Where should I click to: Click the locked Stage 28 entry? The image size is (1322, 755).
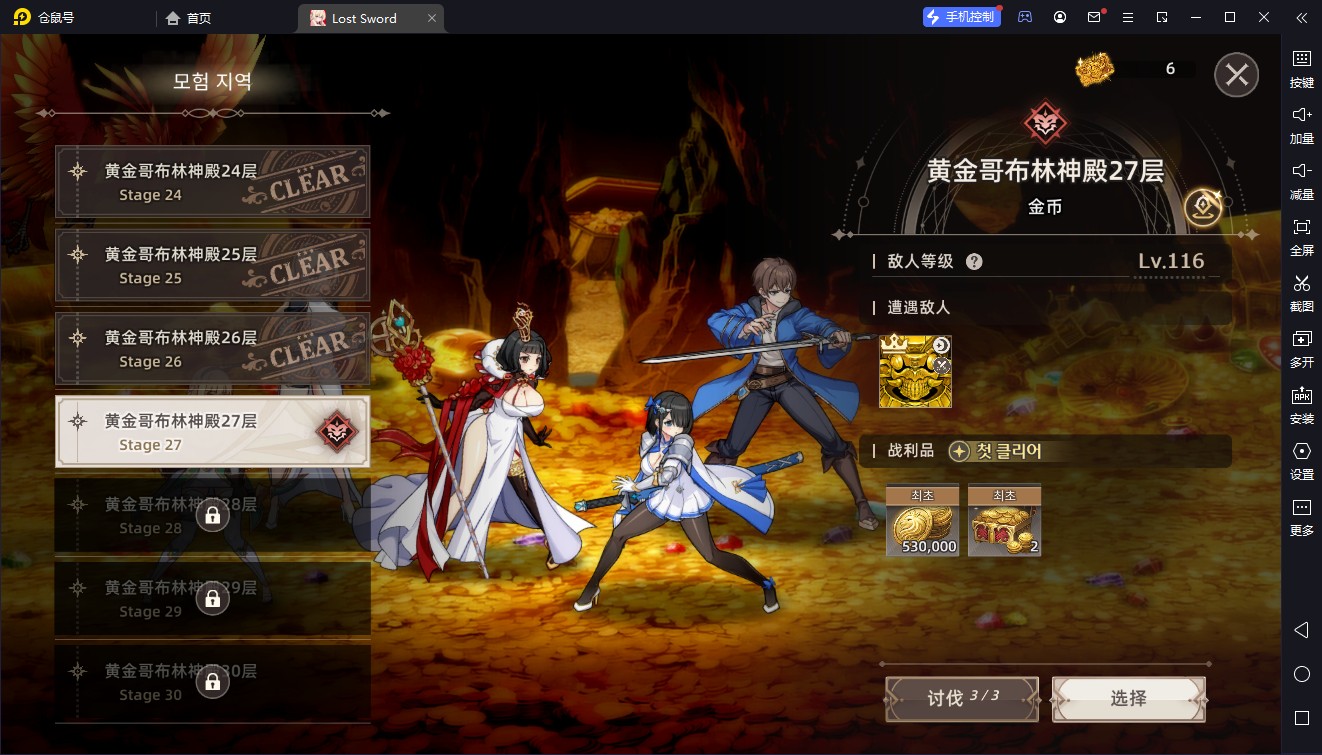pyautogui.click(x=212, y=515)
